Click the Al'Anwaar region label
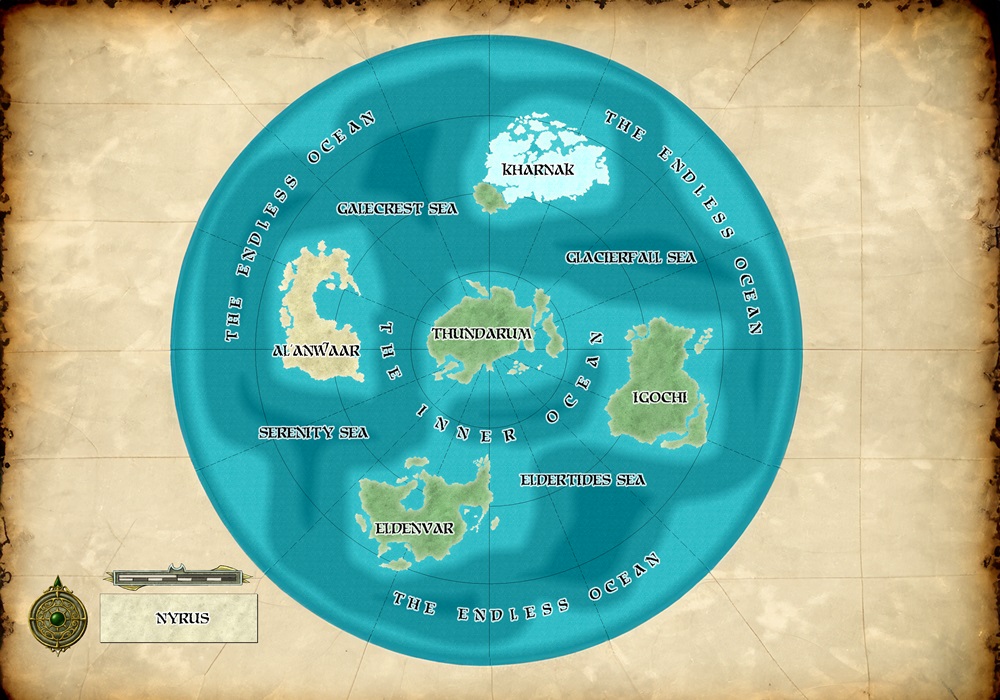 tap(316, 351)
